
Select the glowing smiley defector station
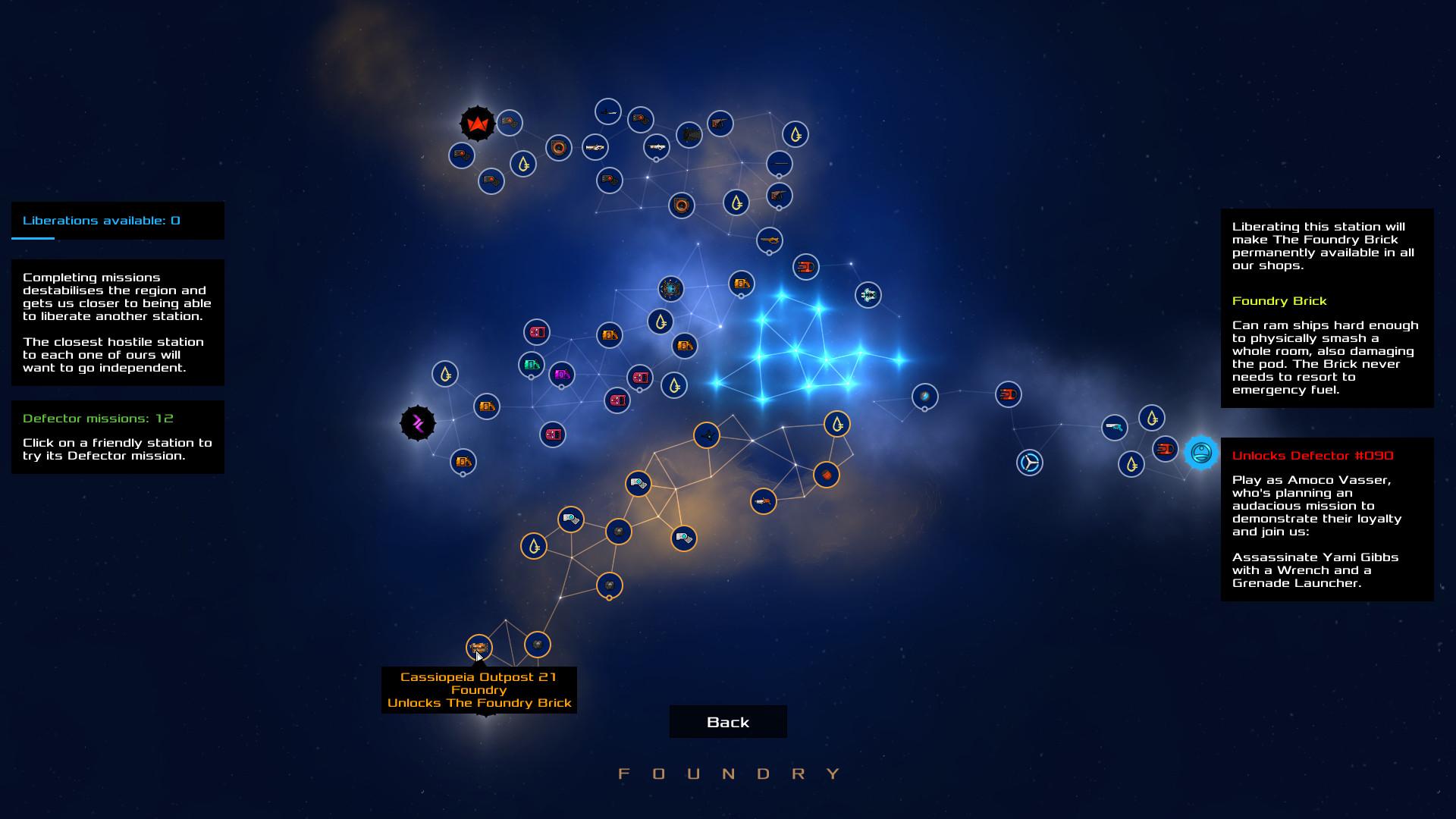1200,453
